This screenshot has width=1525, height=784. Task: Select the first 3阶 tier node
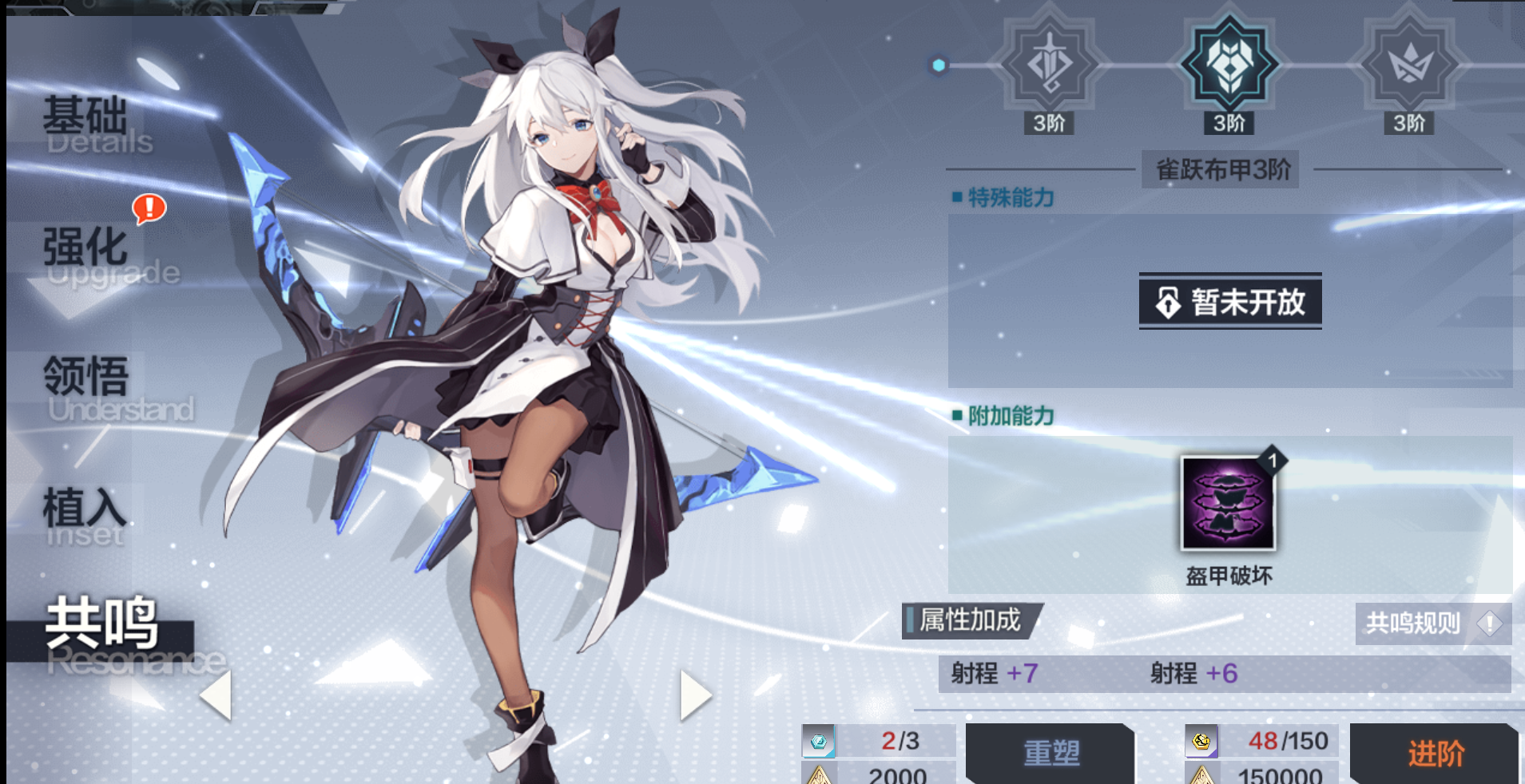pos(1048,124)
